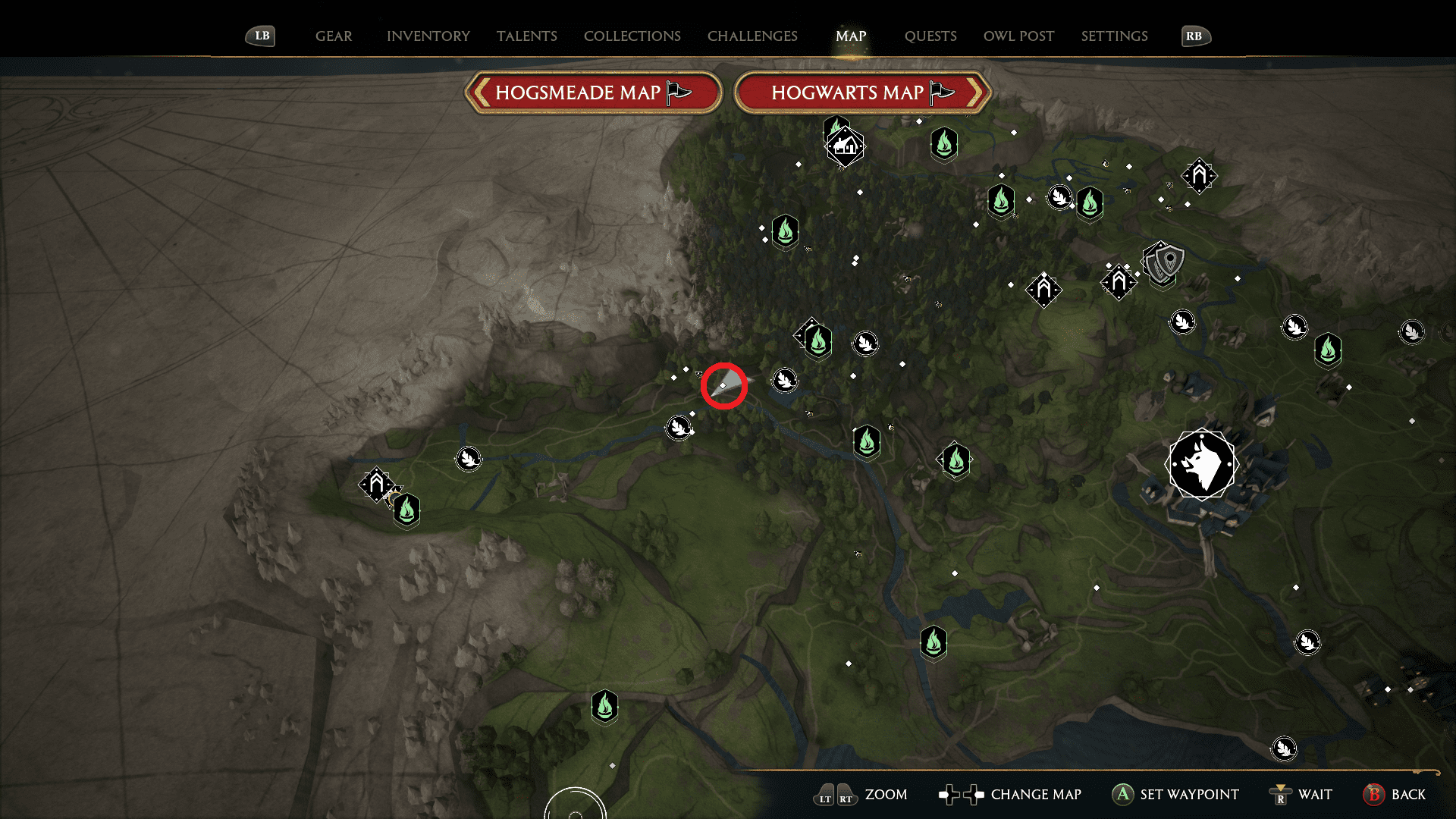The image size is (1456, 819).
Task: Select the white leaf collectible marker near the river
Action: pos(785,379)
